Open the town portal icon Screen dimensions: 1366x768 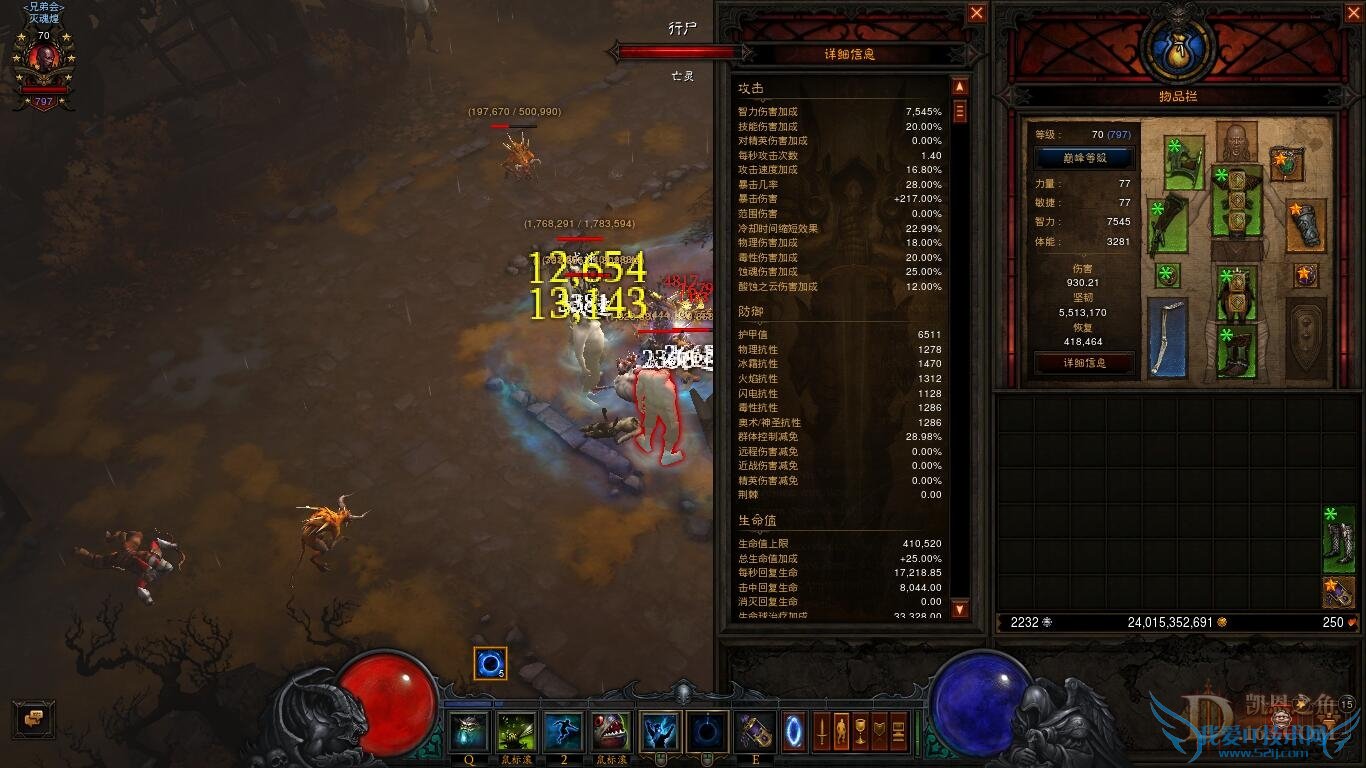point(795,730)
